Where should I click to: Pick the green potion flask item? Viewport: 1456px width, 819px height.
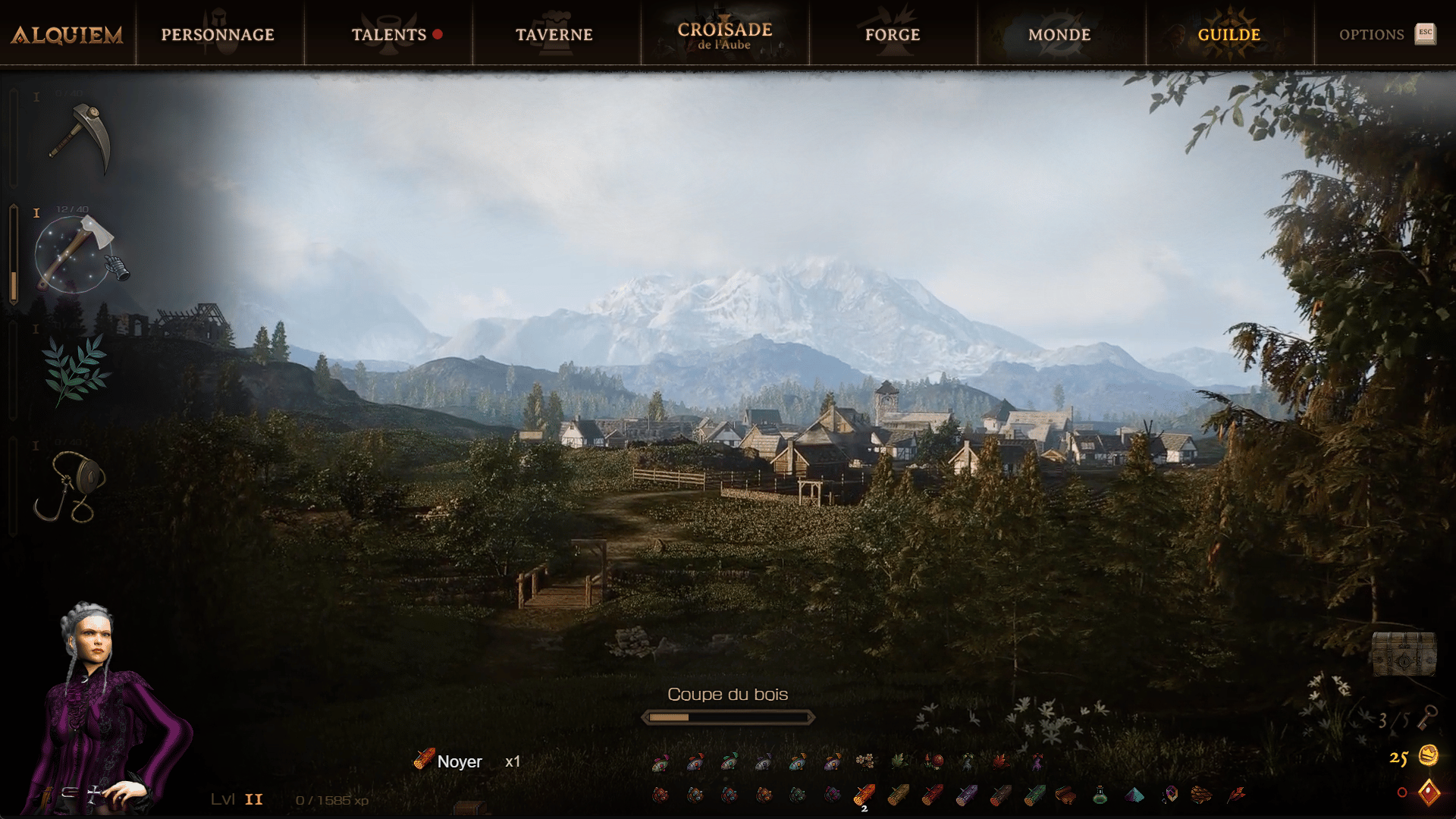(x=1100, y=795)
